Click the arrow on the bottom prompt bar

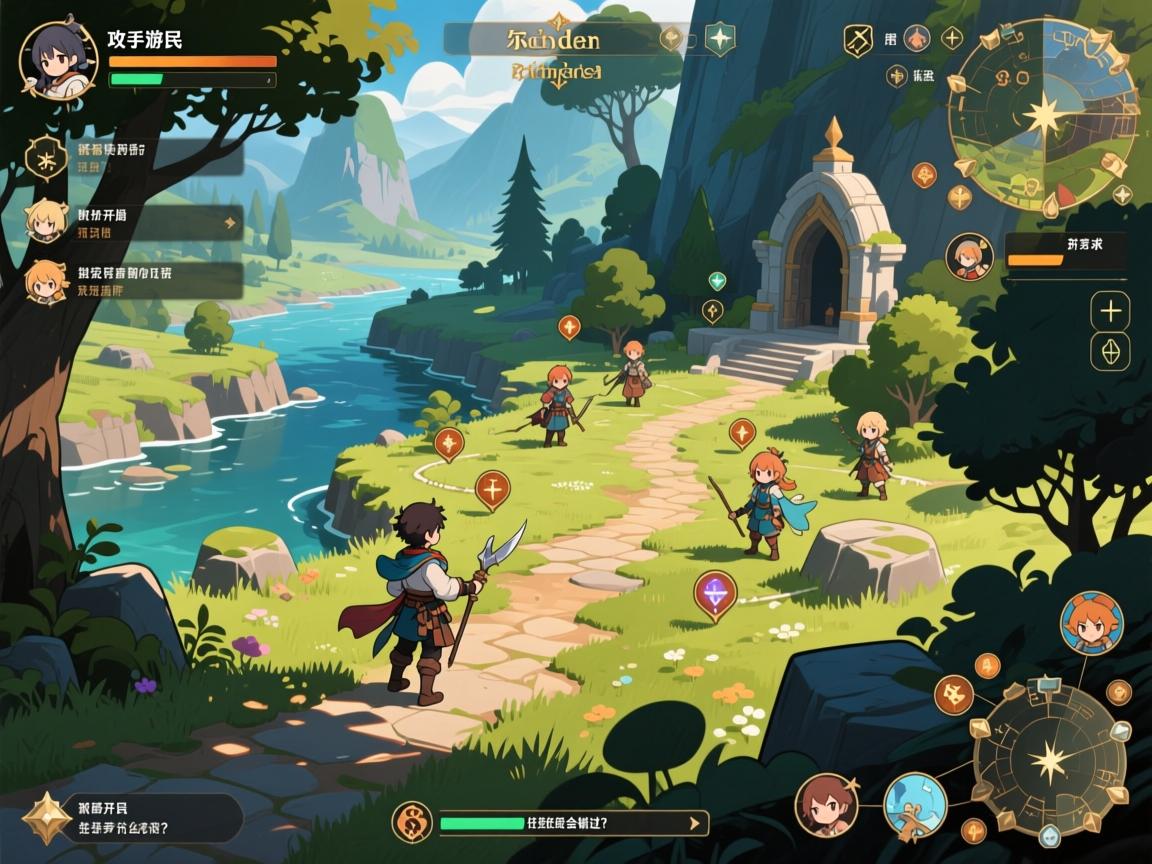tap(695, 823)
